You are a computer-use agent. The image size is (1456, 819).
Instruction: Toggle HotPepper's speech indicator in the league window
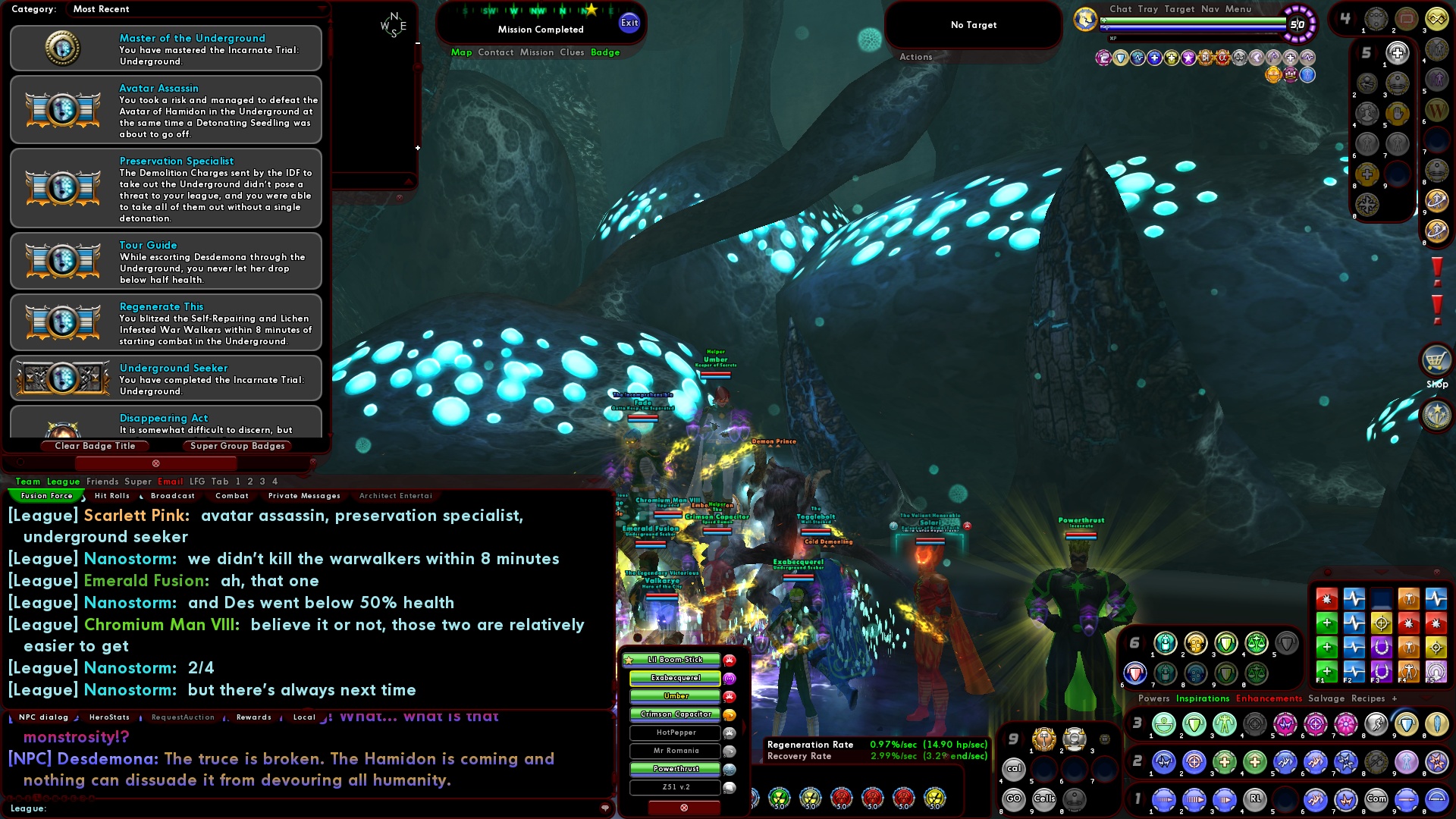coord(728,733)
